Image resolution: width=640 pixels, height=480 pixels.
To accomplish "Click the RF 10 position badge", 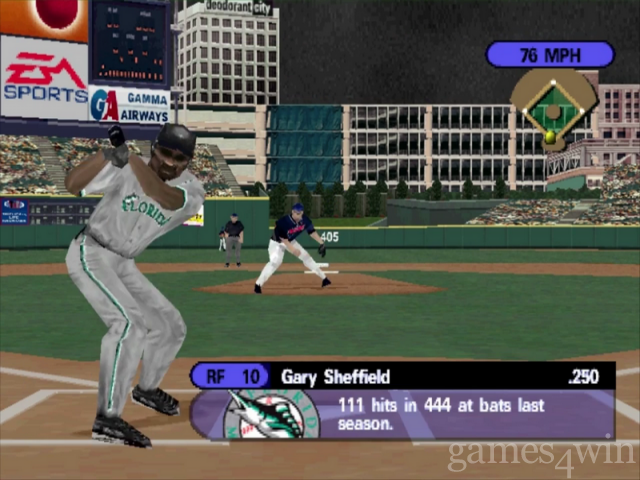I will click(230, 377).
